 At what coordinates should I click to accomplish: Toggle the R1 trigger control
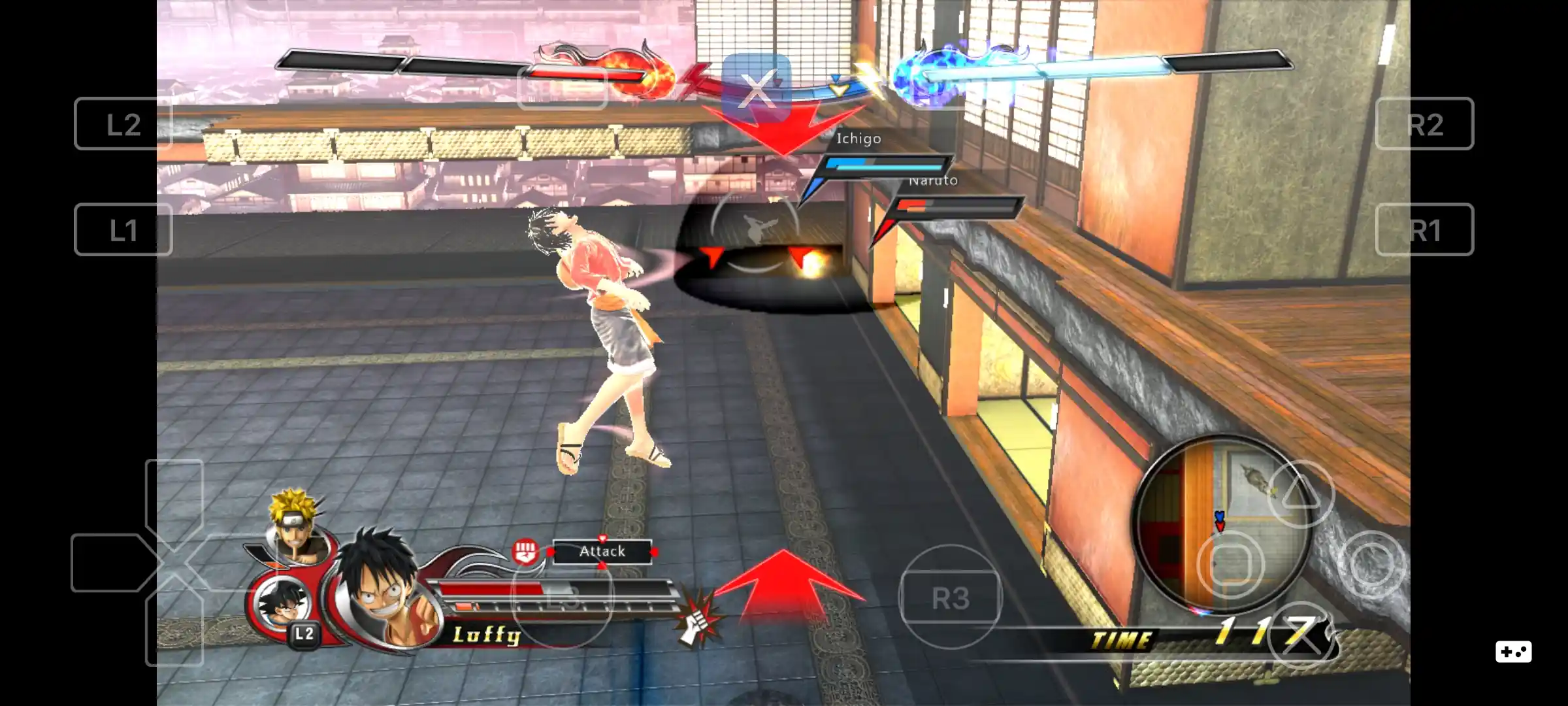1425,229
